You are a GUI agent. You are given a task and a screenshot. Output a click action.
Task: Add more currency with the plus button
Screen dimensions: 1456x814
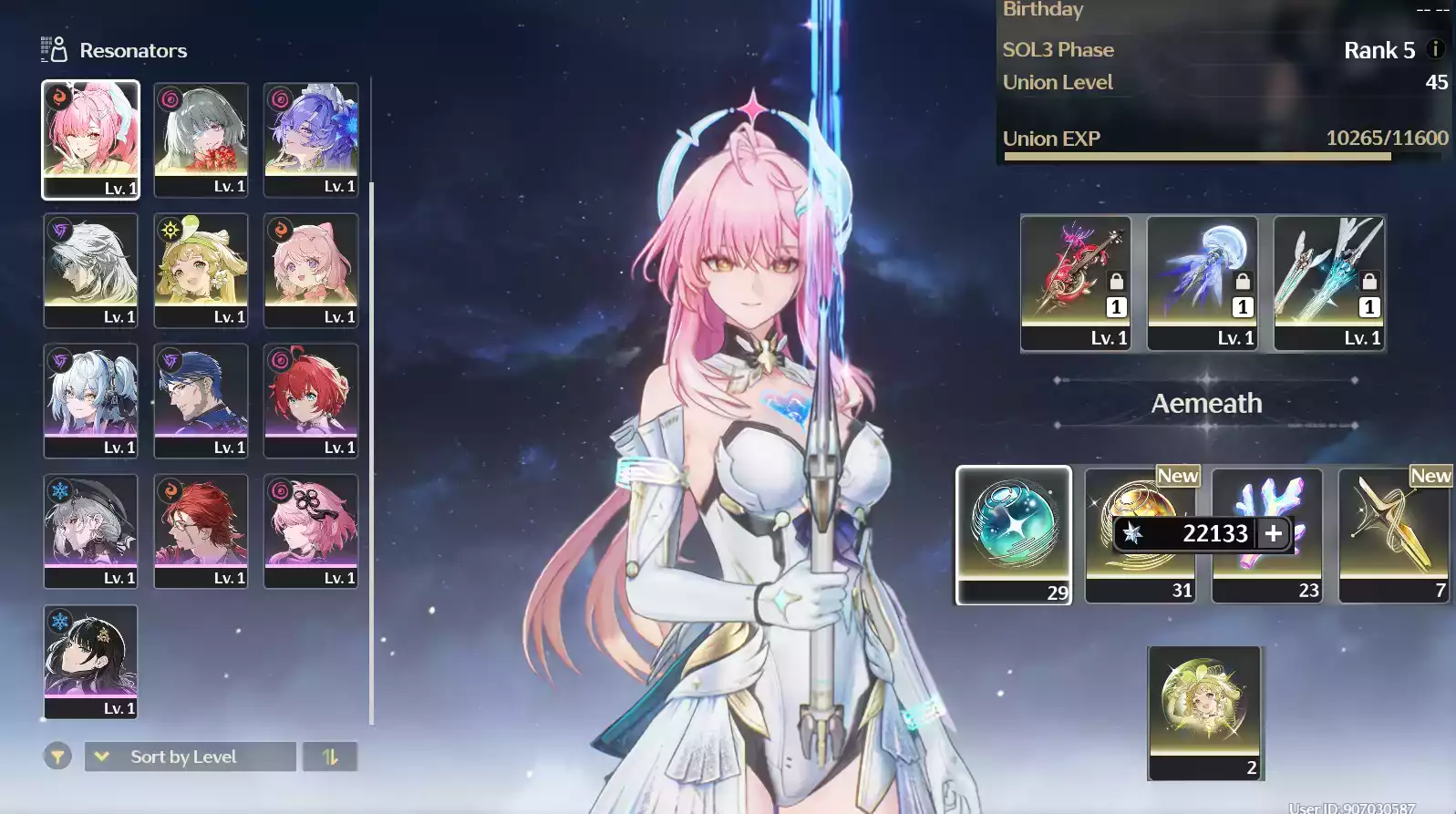[x=1274, y=533]
